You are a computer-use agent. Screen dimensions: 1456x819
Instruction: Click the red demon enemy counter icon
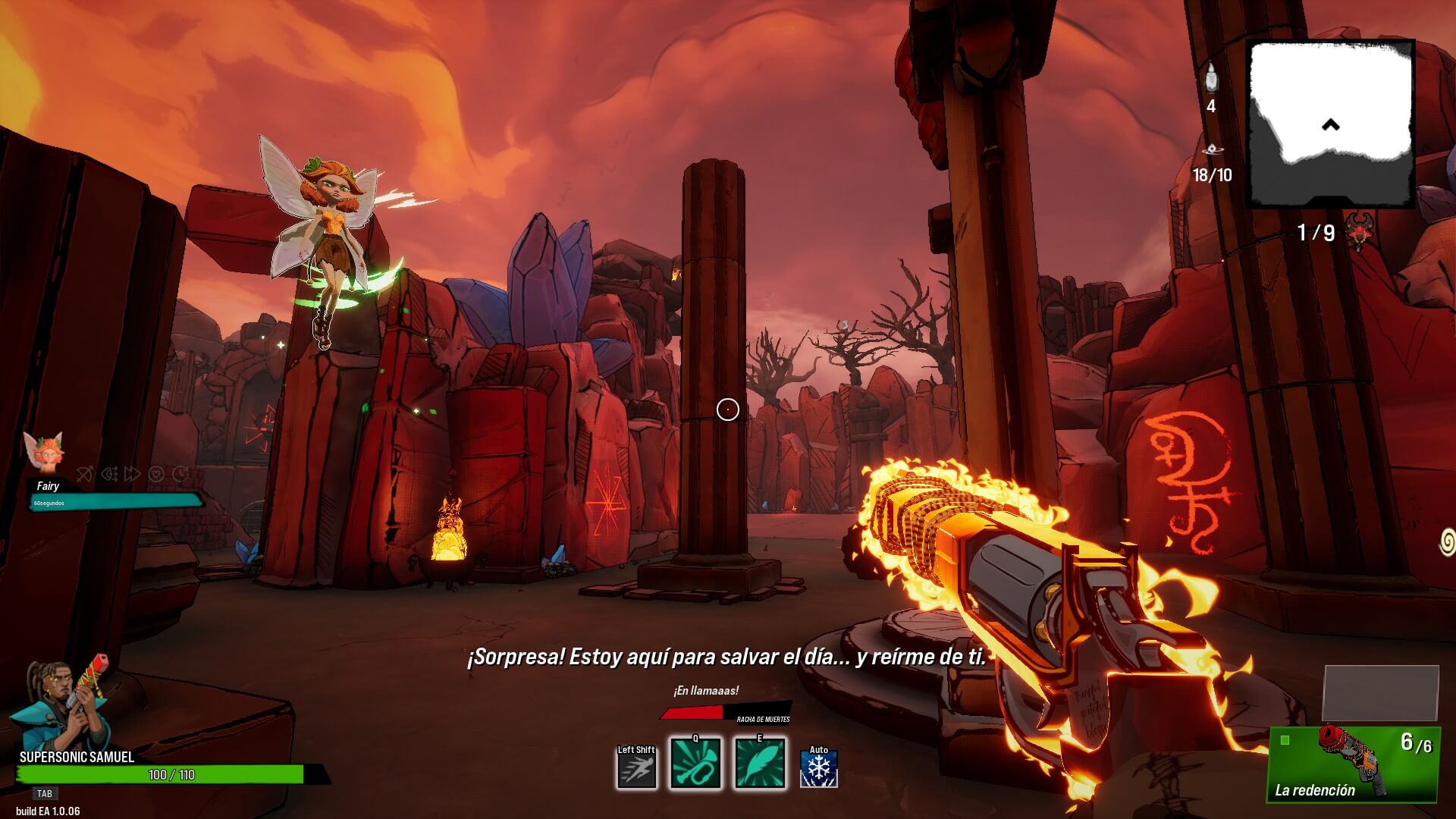(1358, 231)
